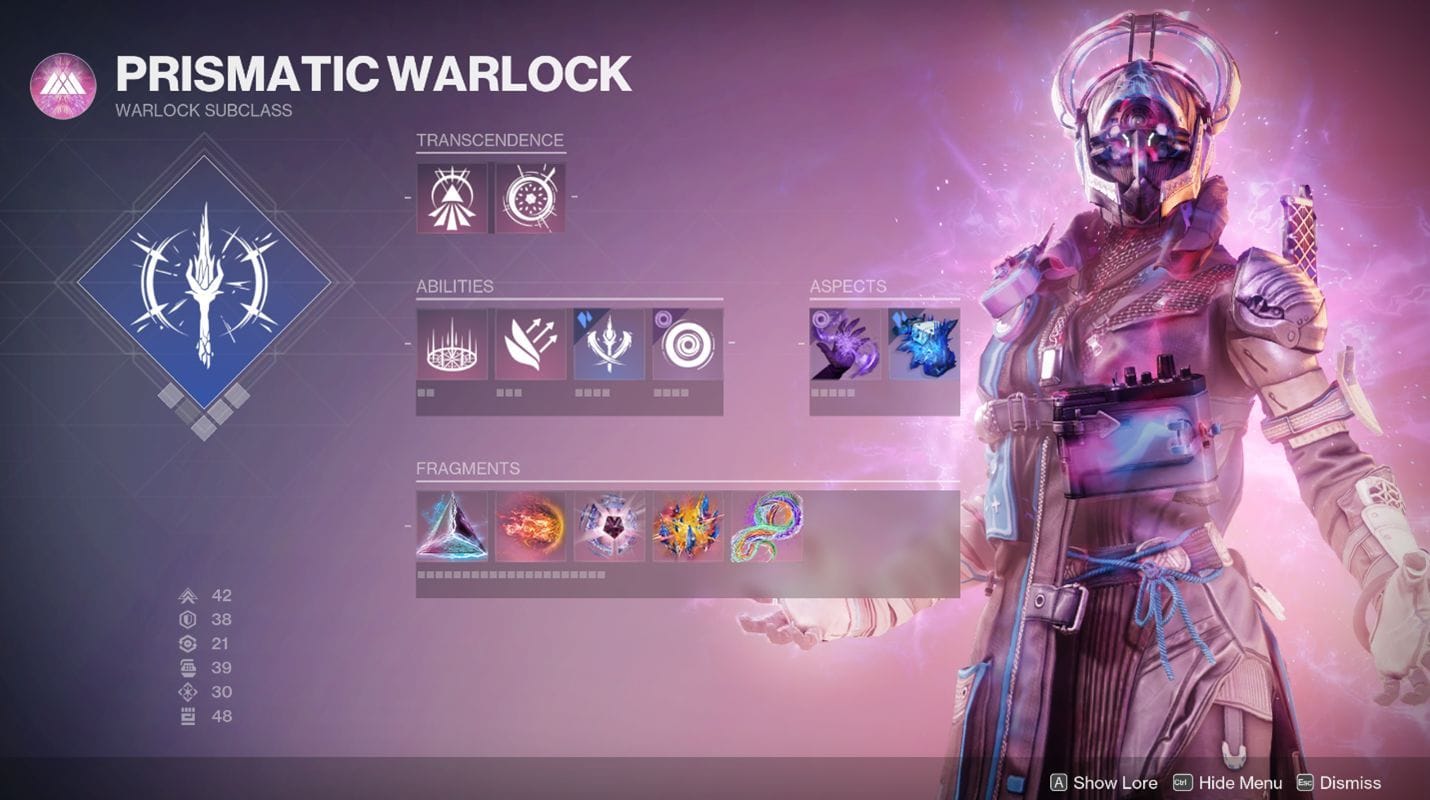
Task: Open the Rift class ability slot
Action: pyautogui.click(x=454, y=347)
